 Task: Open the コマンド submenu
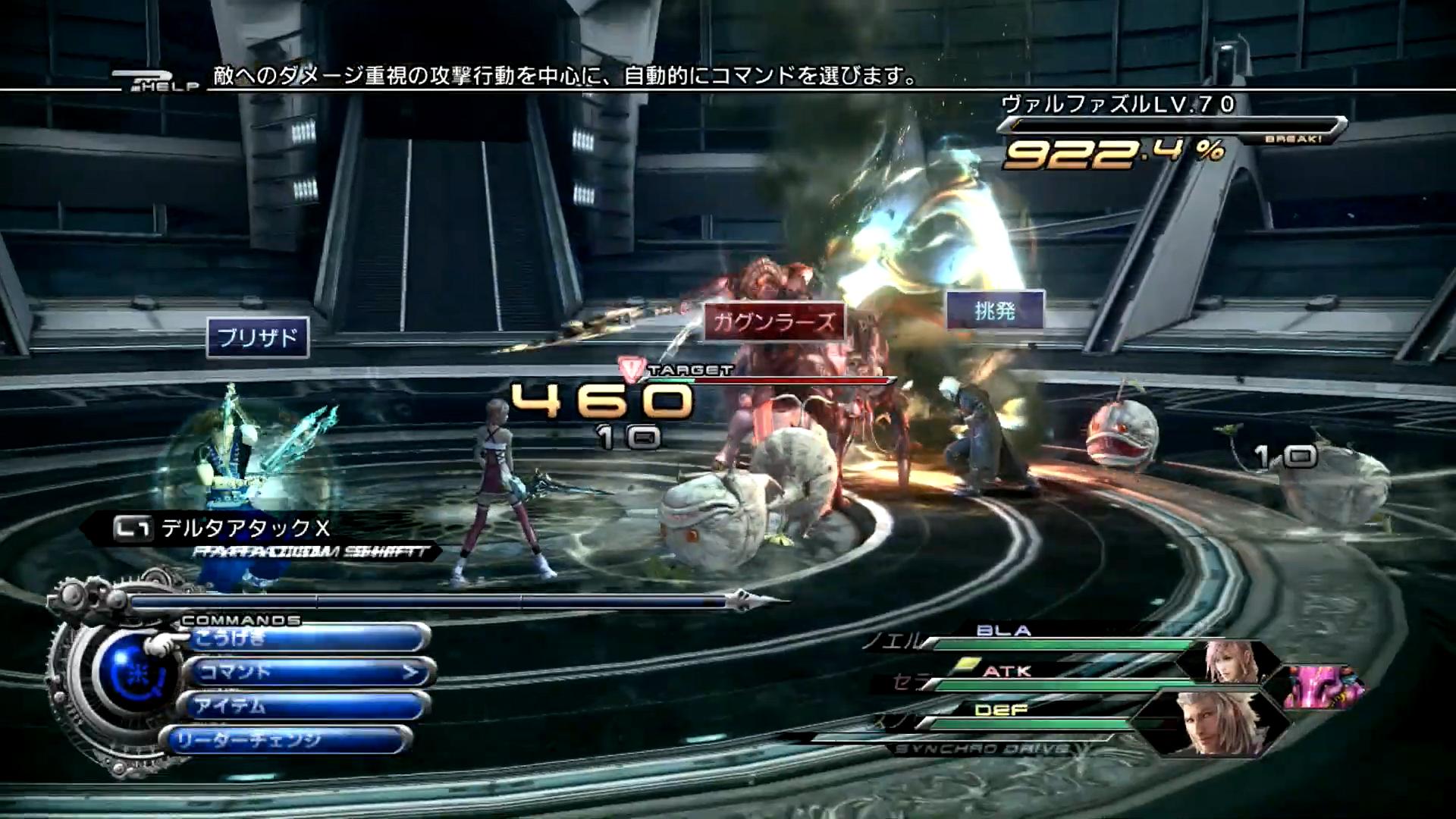(307, 672)
